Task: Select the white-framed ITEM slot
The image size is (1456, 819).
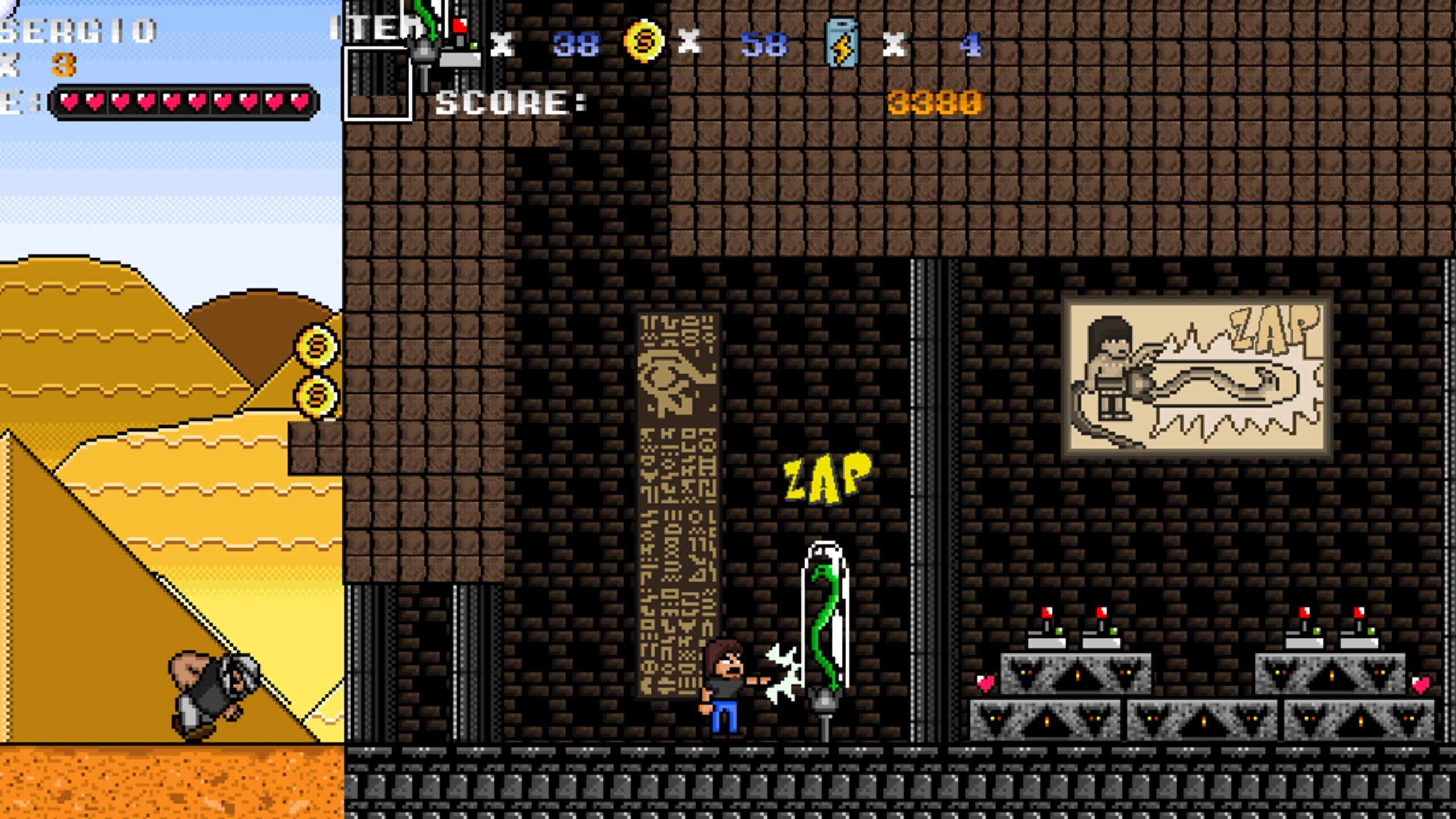Action: click(x=377, y=83)
